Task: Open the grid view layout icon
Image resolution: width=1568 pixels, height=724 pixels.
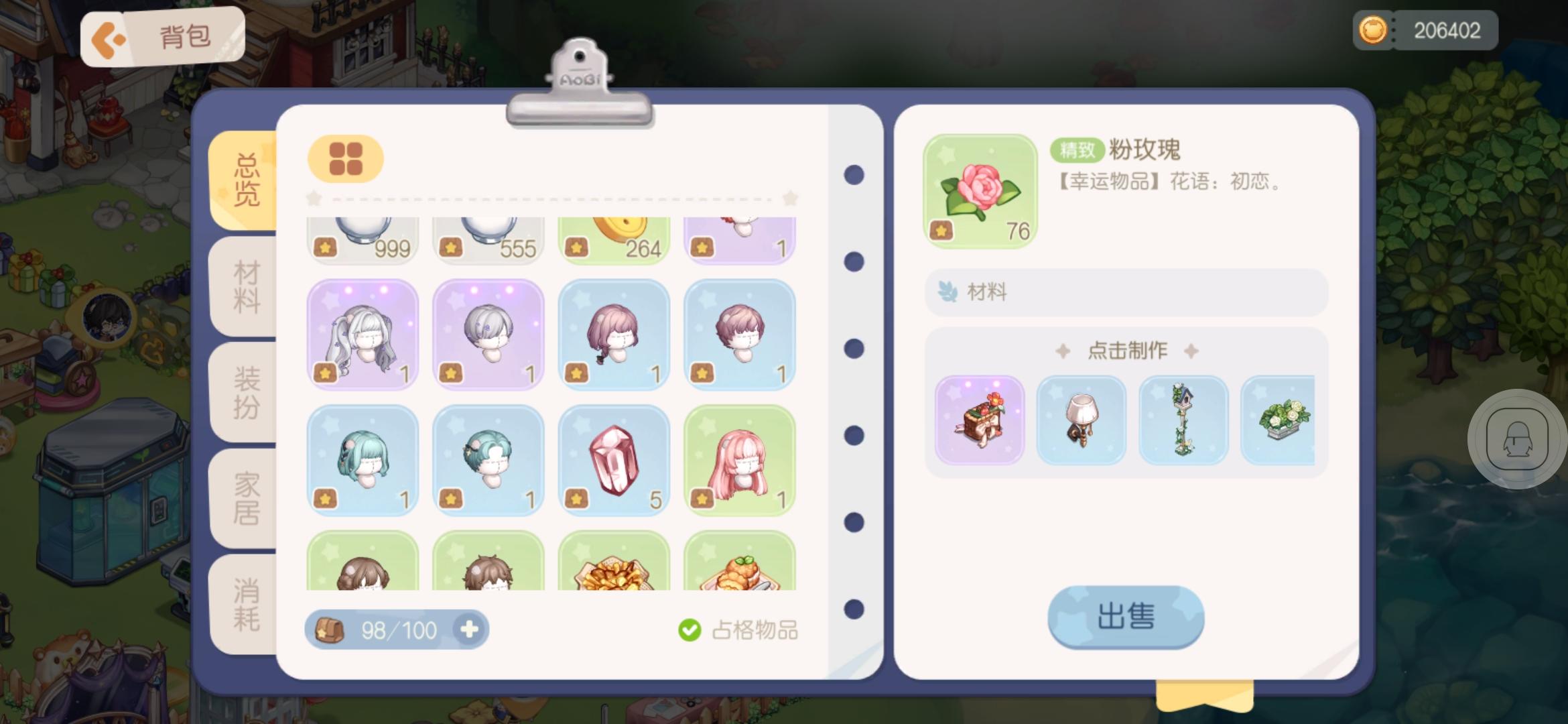Action: click(x=345, y=160)
